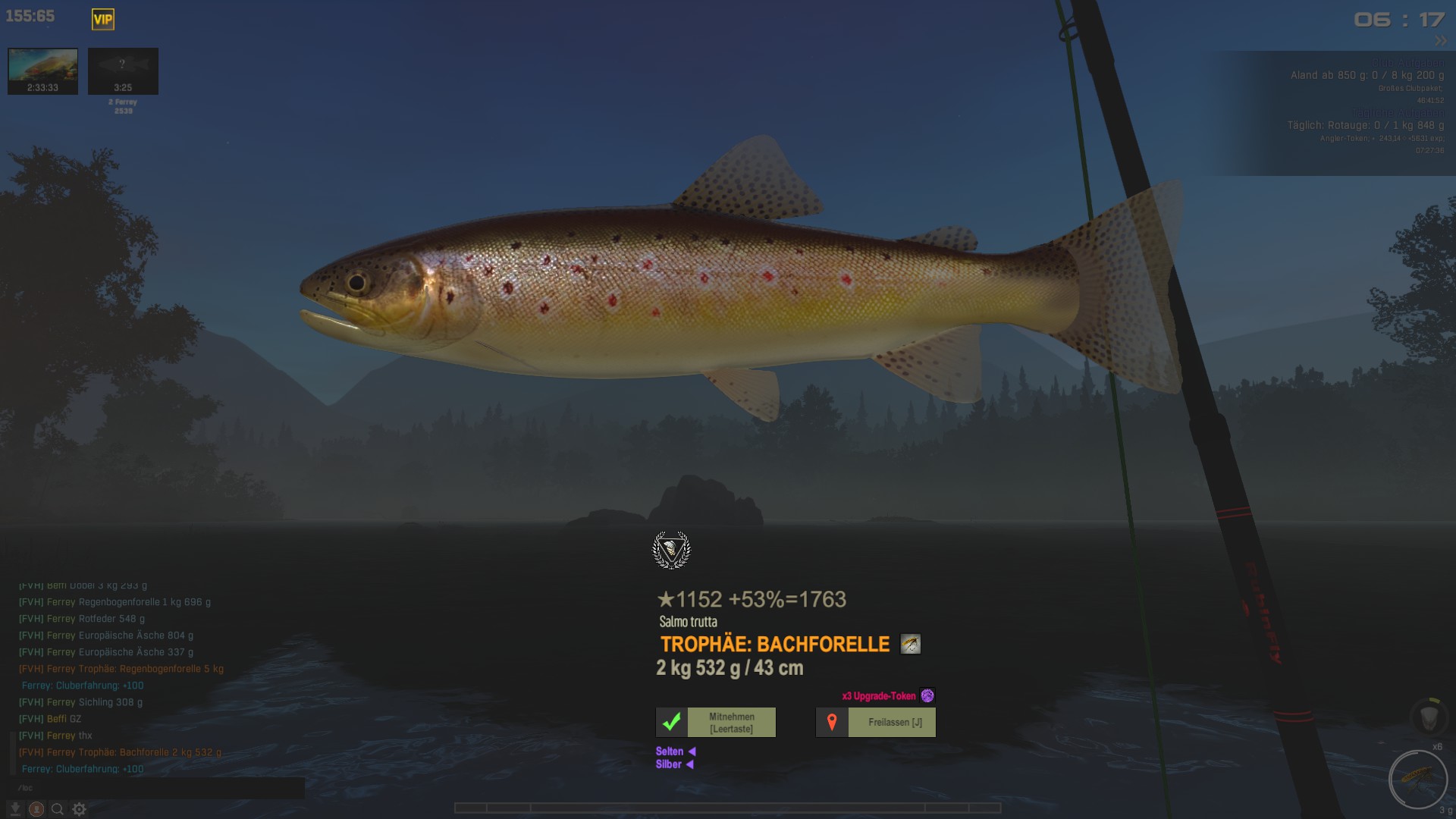The width and height of the screenshot is (1456, 819).
Task: Click the chat download arrow icon
Action: tap(15, 809)
